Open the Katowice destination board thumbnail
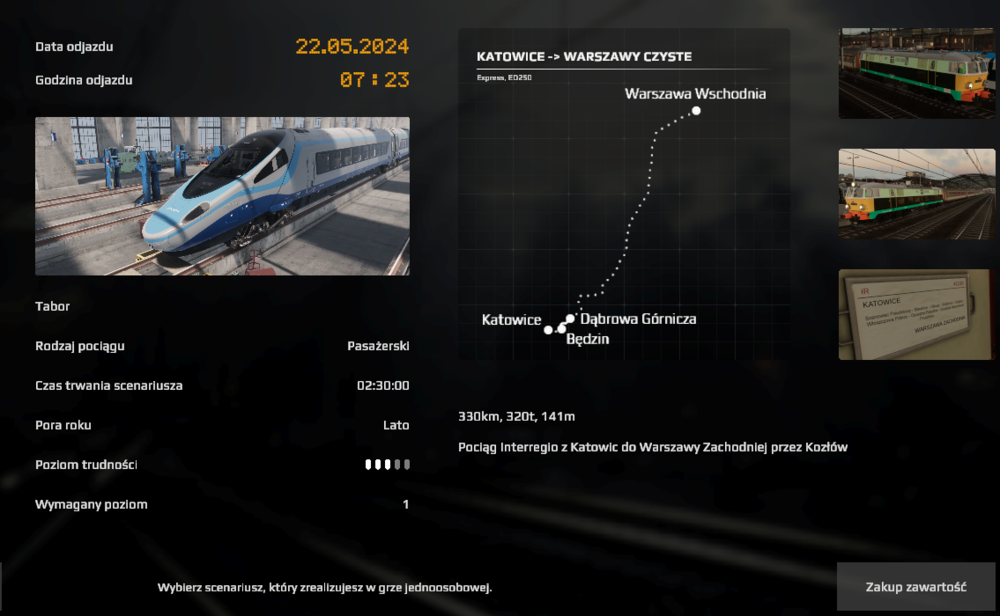 [x=916, y=314]
